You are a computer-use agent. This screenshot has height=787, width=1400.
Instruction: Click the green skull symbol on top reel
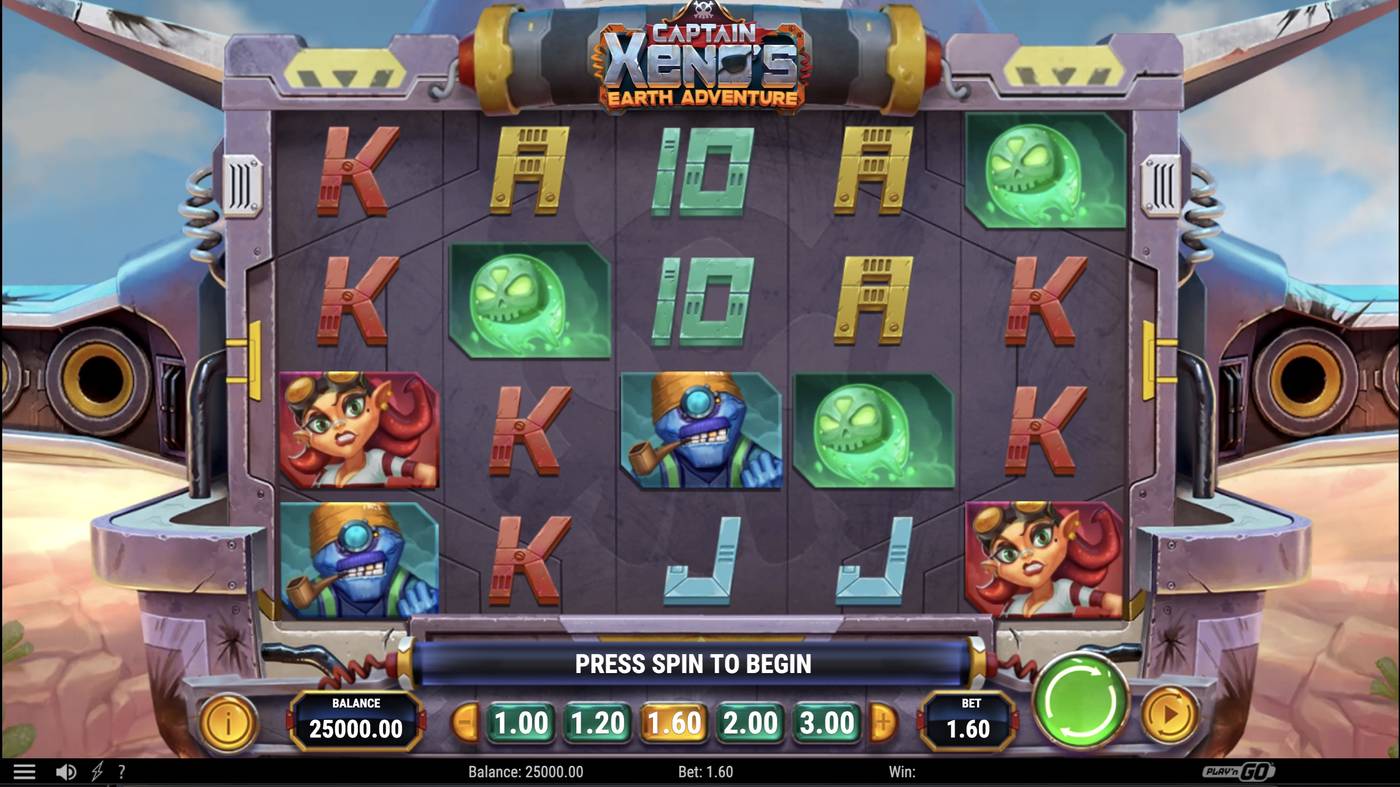pyautogui.click(x=1046, y=172)
